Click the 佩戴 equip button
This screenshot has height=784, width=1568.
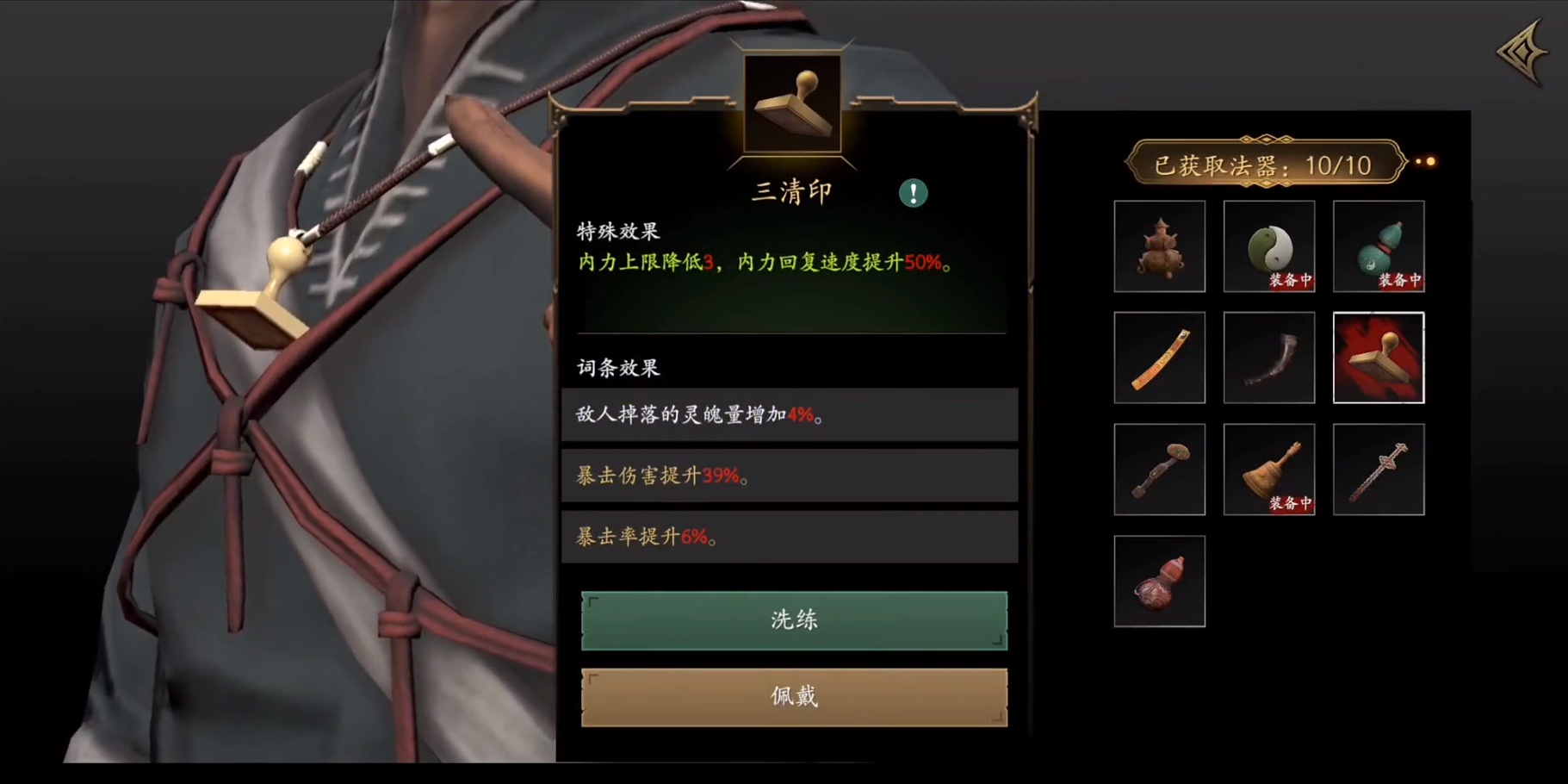(793, 696)
